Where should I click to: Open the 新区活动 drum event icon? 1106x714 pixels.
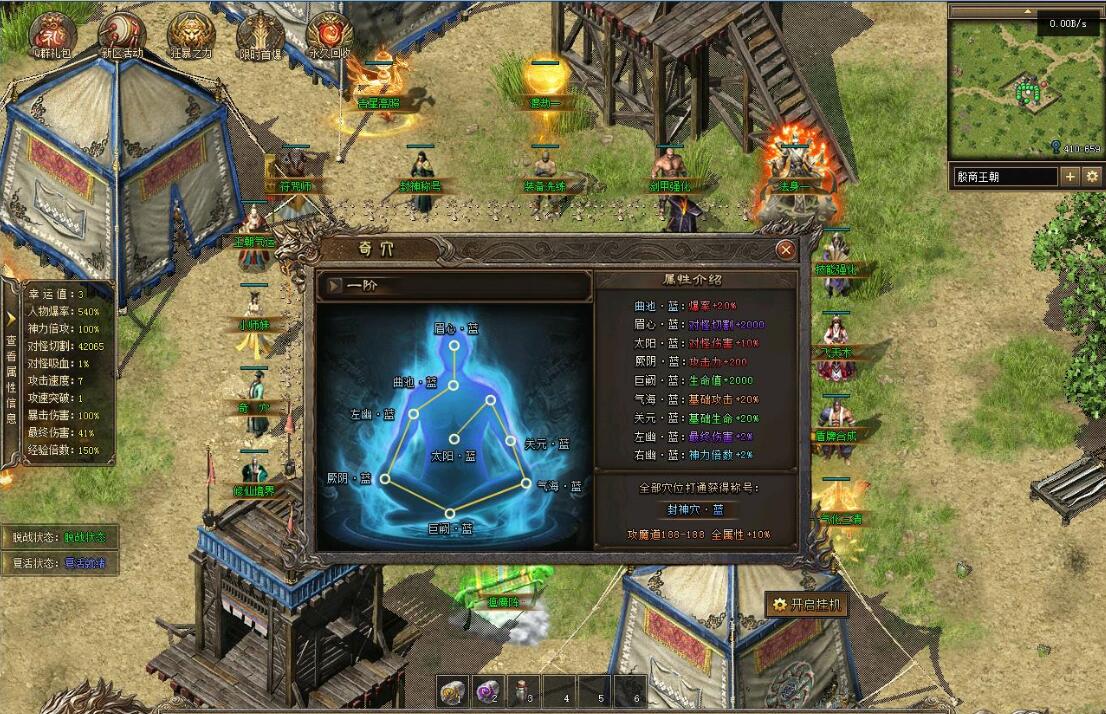pyautogui.click(x=121, y=32)
